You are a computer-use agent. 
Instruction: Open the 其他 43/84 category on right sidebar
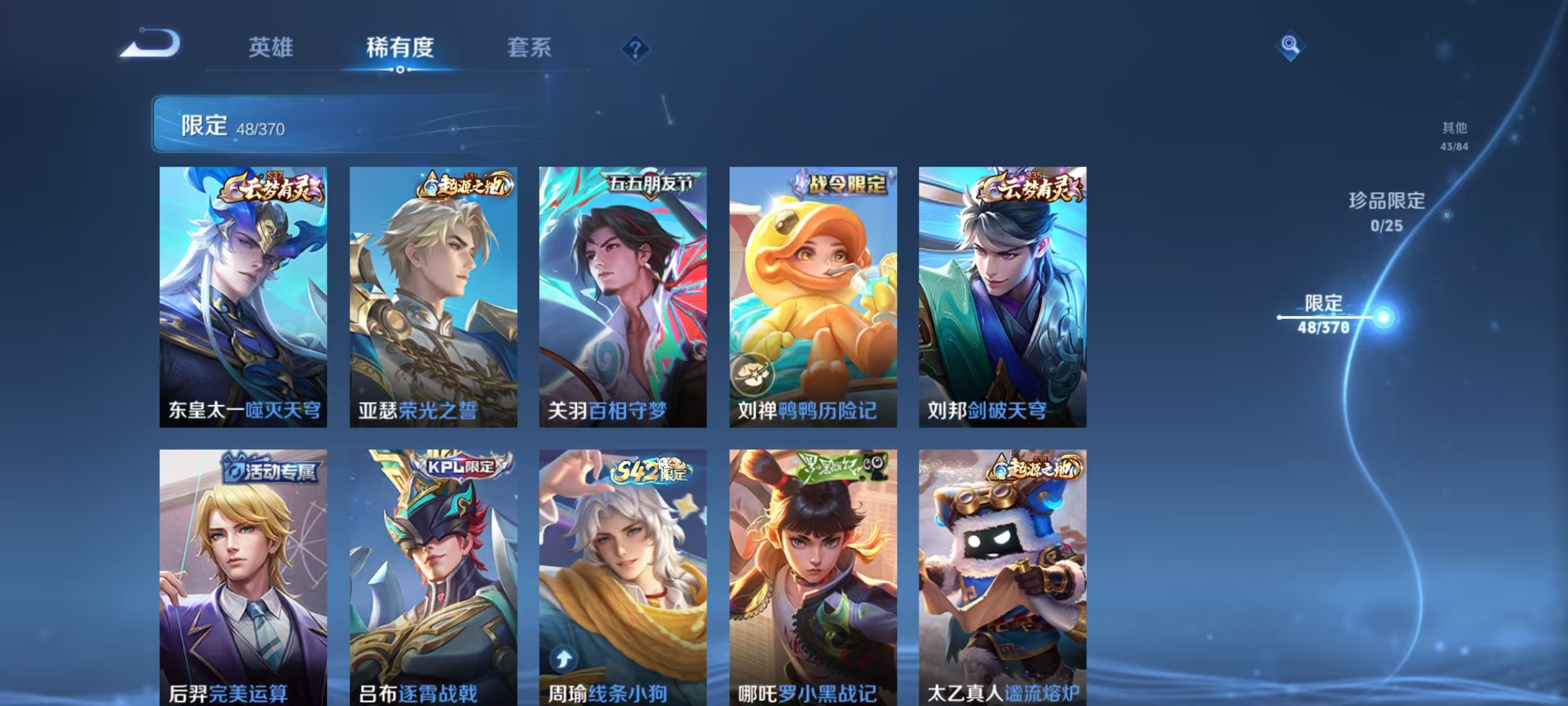(1455, 137)
